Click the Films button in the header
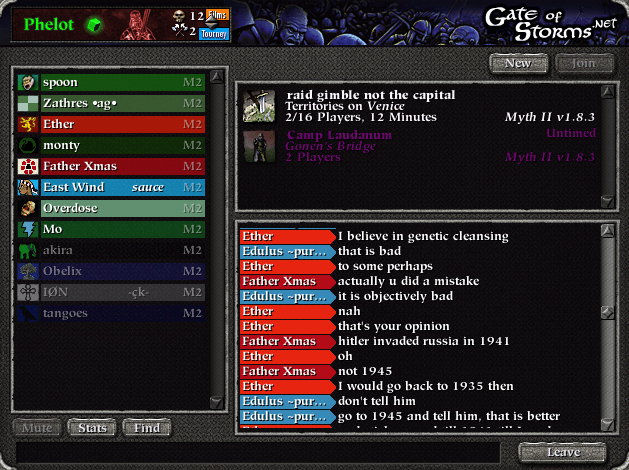This screenshot has height=470, width=629. tap(217, 16)
